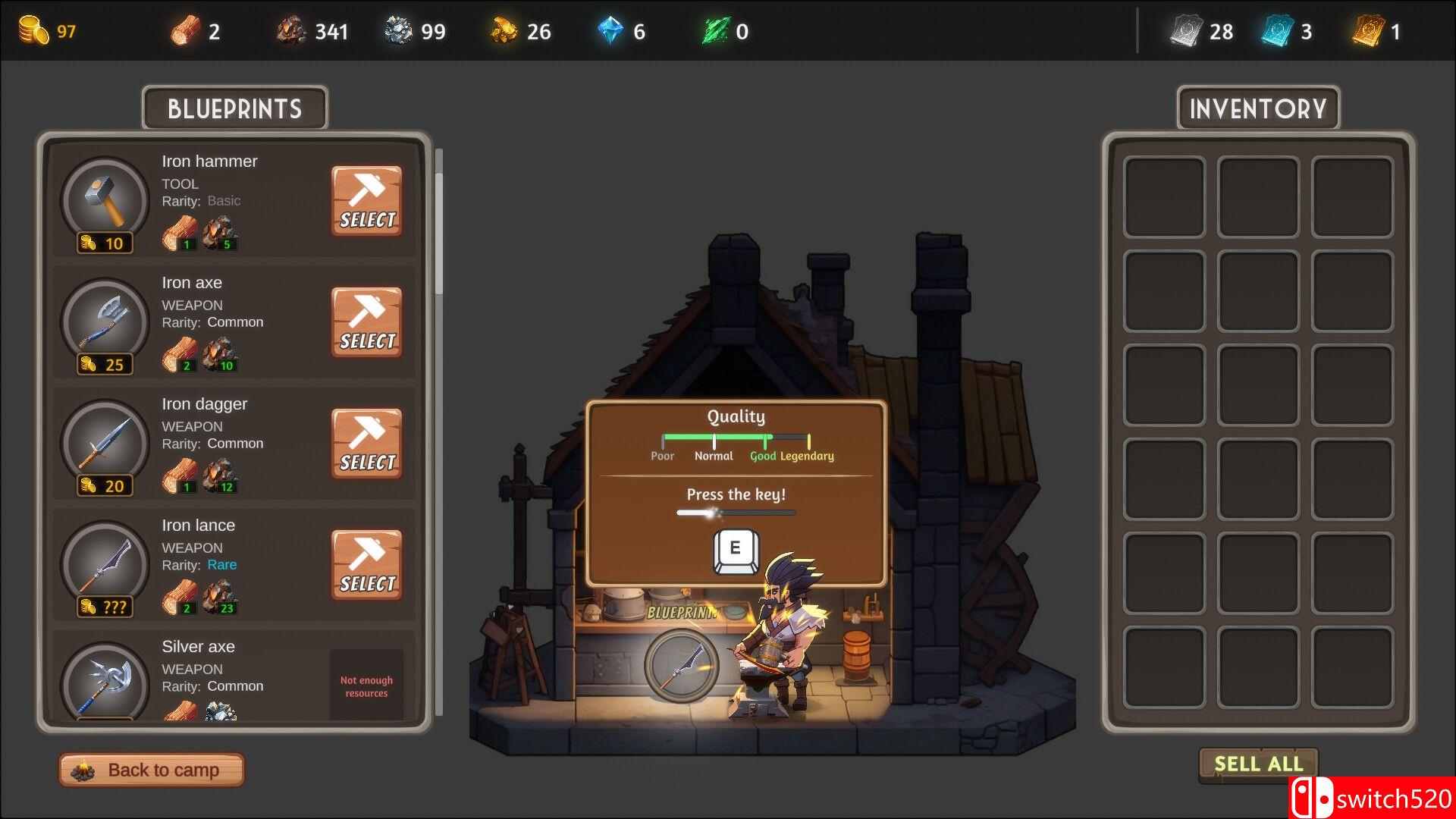Click the Iron hammer blueprint icon
Screen dimensions: 1456x819
pyautogui.click(x=105, y=199)
